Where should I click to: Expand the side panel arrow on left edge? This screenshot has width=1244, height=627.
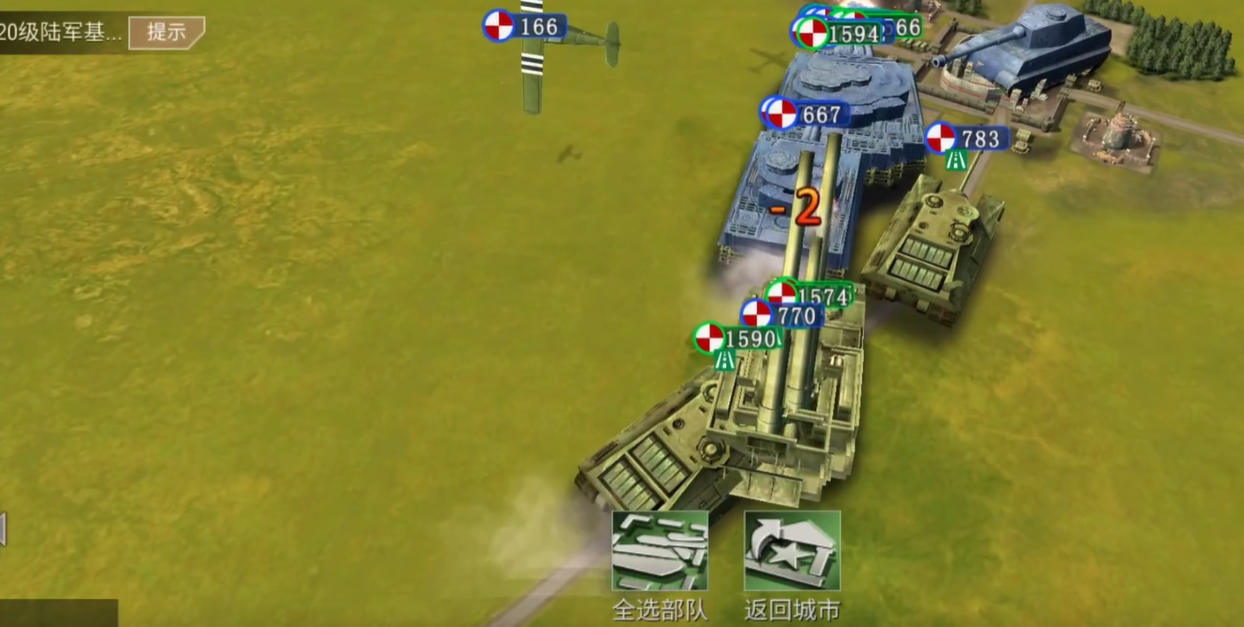tap(3, 529)
